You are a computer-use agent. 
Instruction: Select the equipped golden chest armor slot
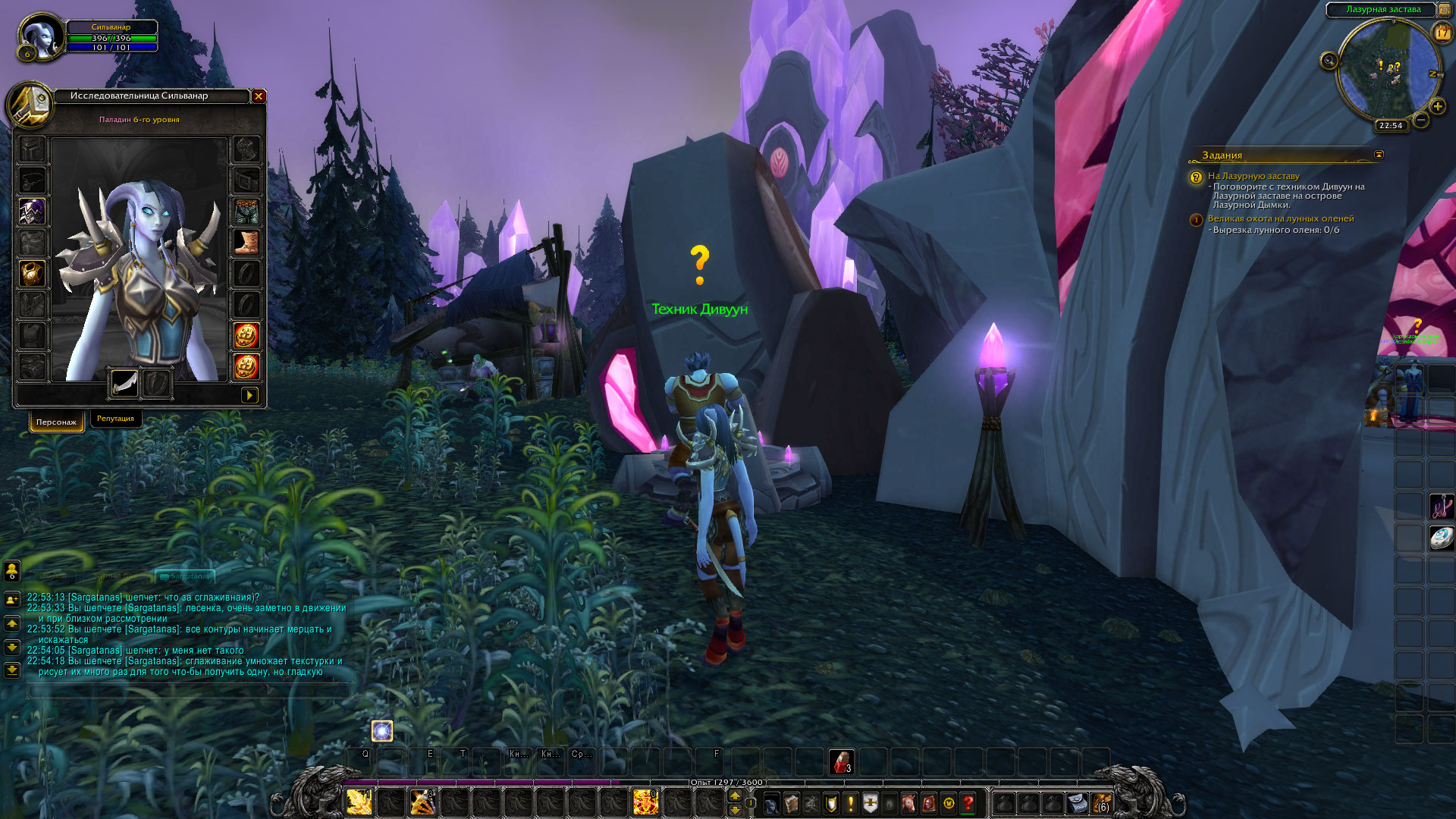coord(33,274)
